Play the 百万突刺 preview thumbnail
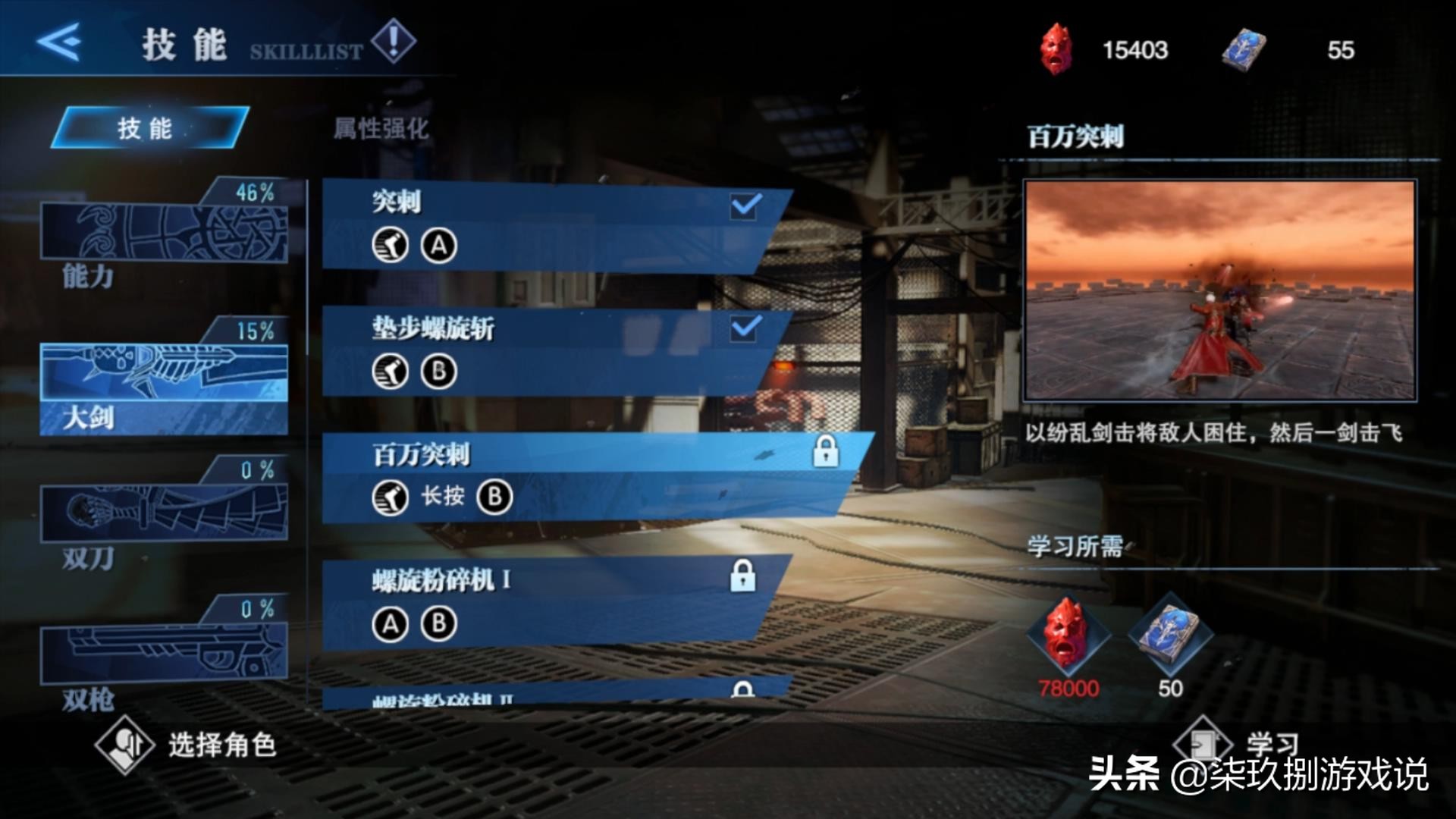The width and height of the screenshot is (1456, 819). click(x=1219, y=290)
